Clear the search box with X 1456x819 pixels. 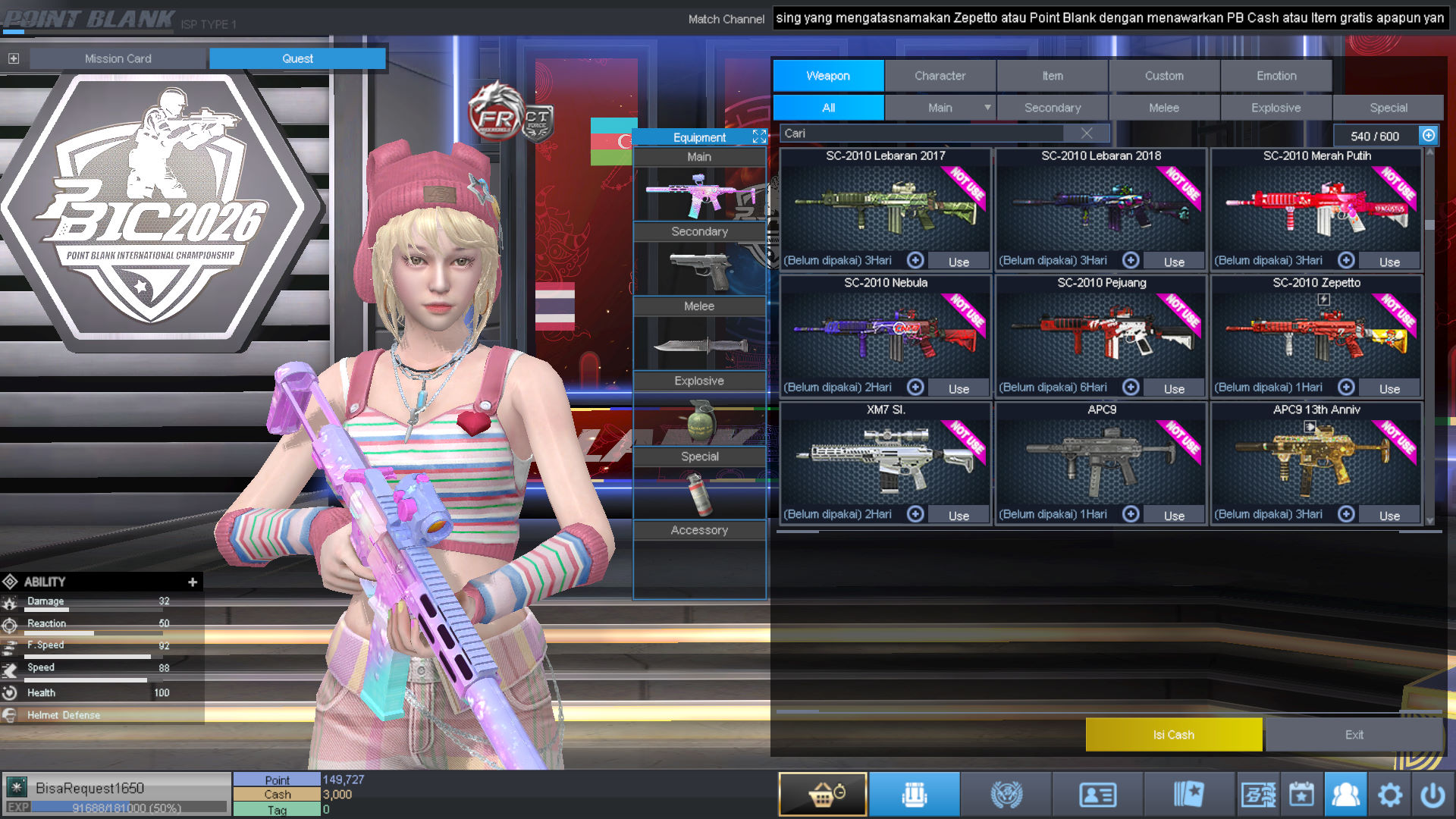click(x=1087, y=133)
